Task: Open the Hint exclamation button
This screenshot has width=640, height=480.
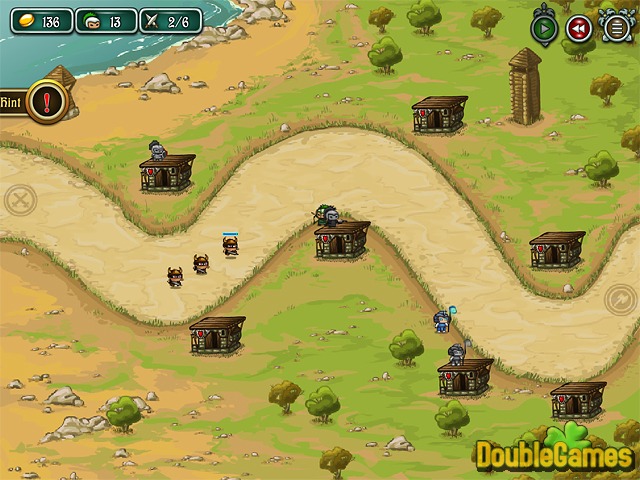Action: tap(46, 101)
